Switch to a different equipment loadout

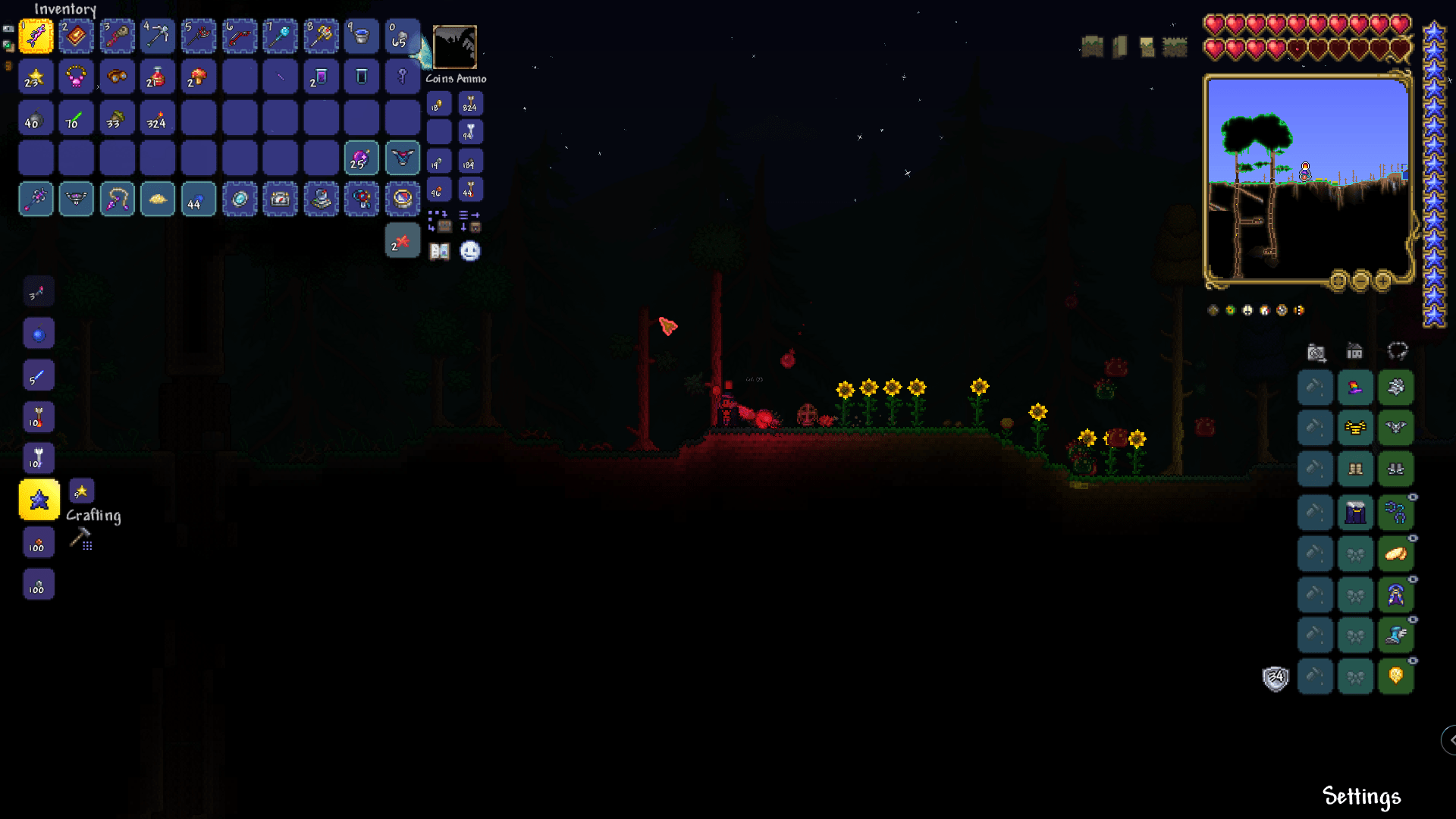point(1398,351)
